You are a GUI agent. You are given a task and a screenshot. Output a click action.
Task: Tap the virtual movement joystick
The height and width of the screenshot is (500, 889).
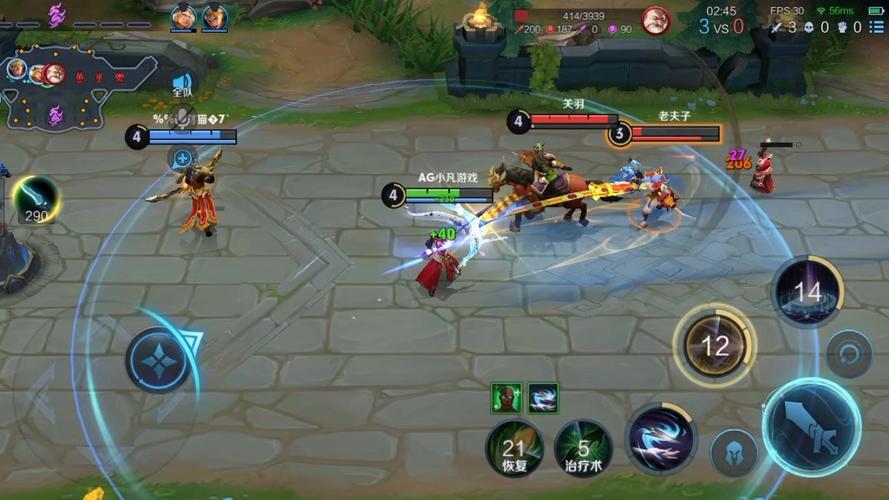click(159, 359)
